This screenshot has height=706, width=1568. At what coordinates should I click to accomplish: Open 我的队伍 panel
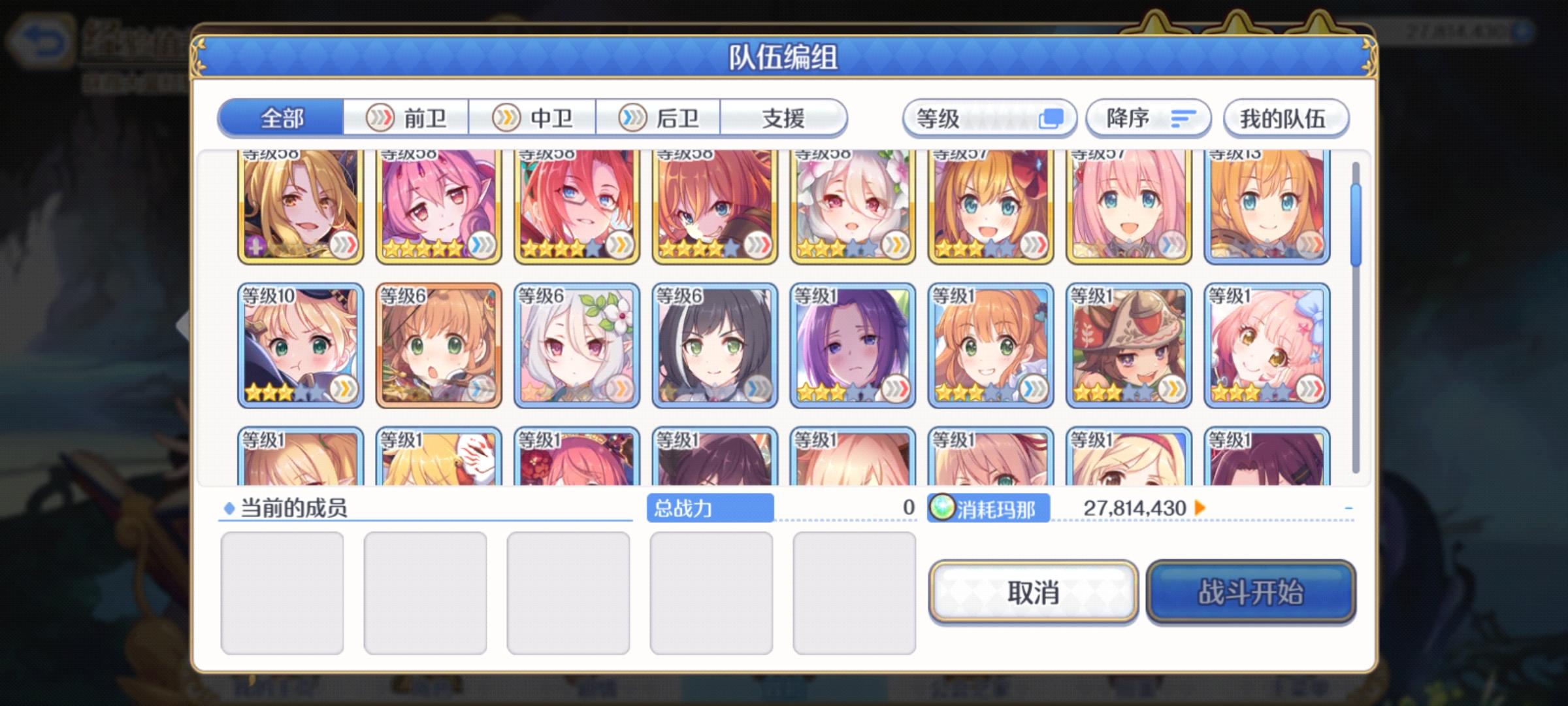point(1285,118)
